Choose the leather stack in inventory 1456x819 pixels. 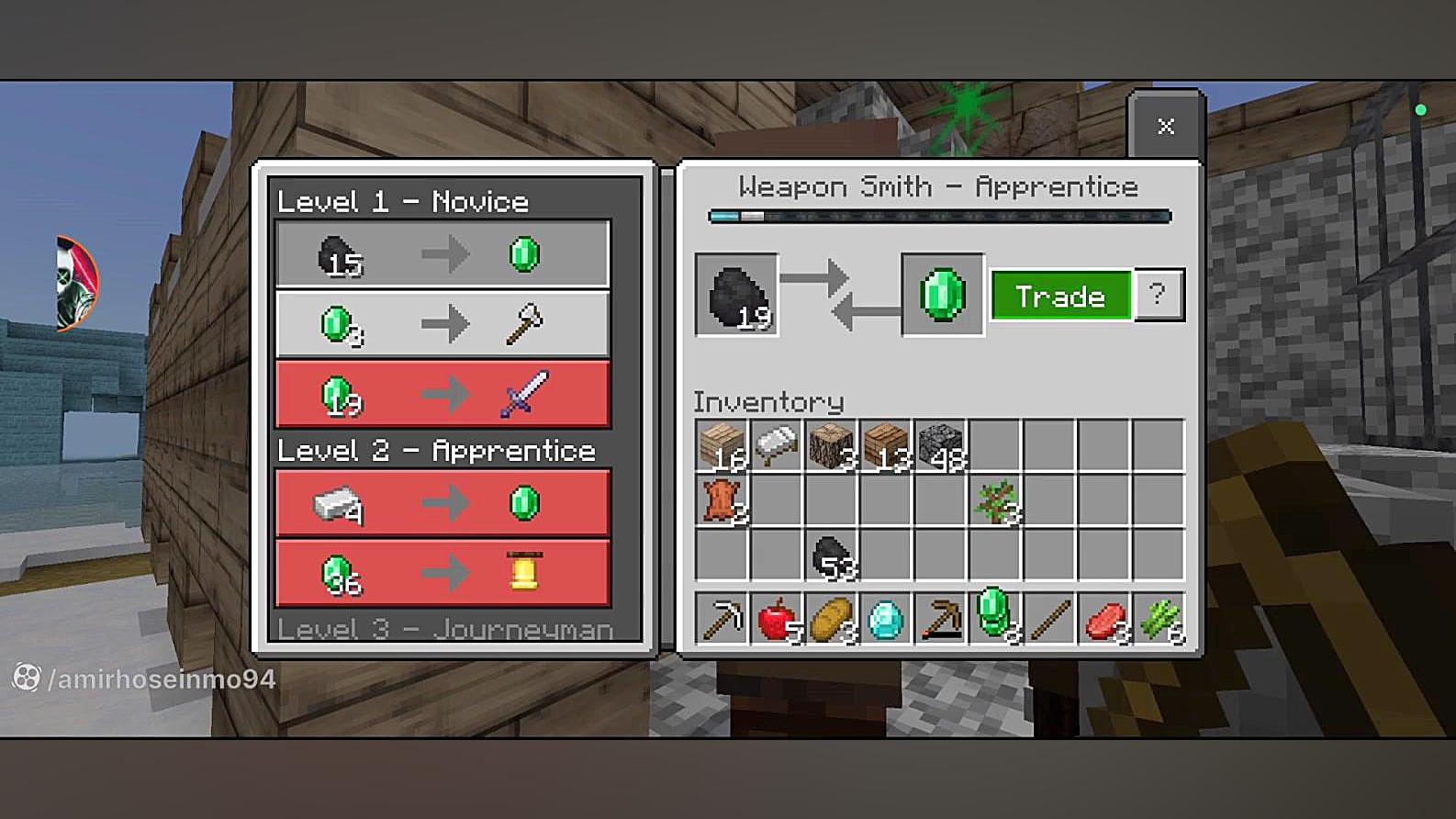(722, 500)
